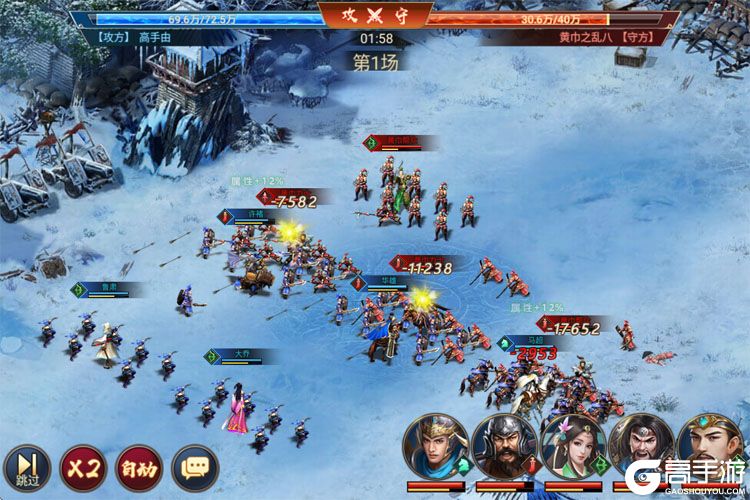
Task: Choose the female hero portrait with flower hairpiece
Action: click(x=573, y=447)
